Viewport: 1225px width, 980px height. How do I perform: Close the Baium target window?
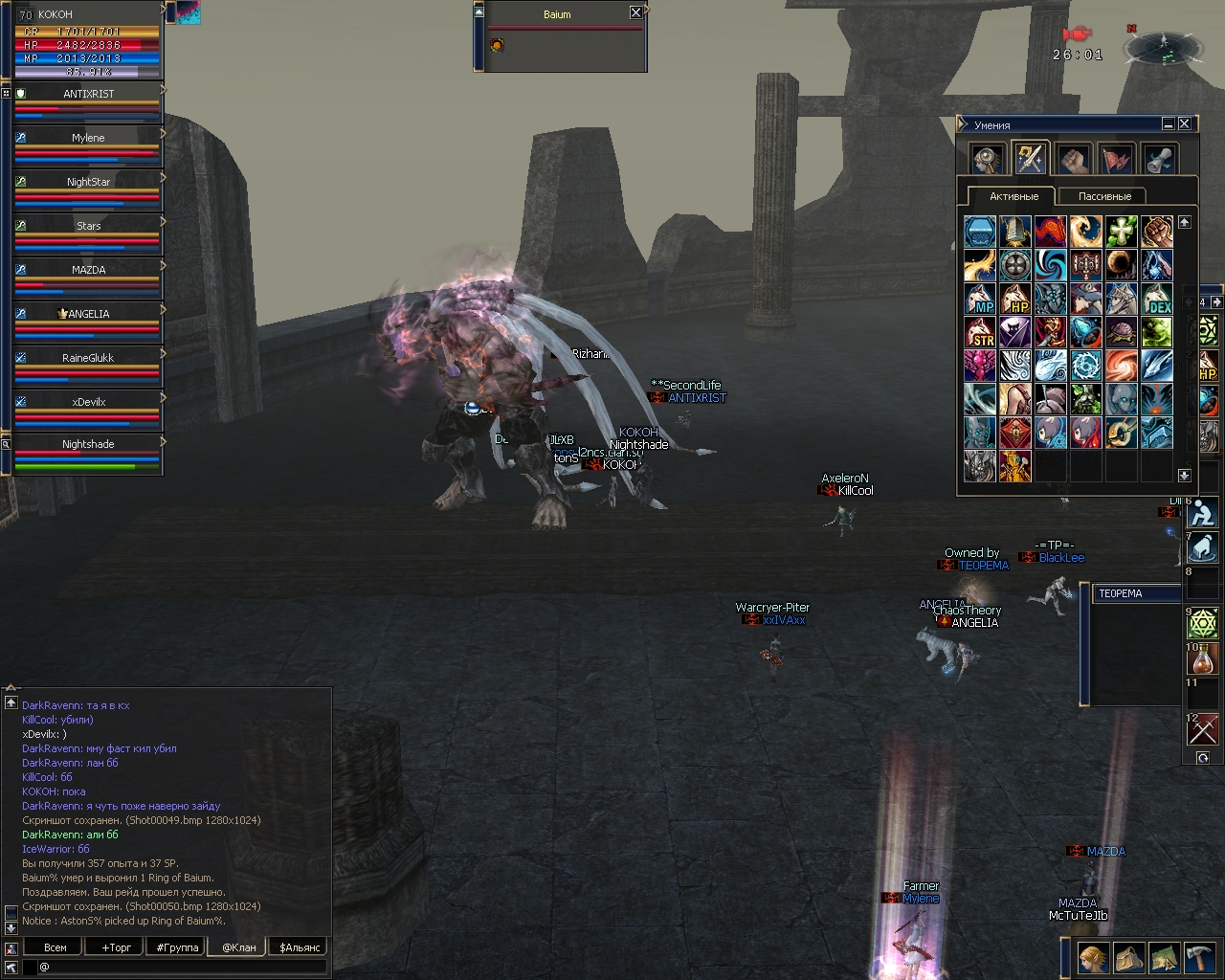(635, 12)
